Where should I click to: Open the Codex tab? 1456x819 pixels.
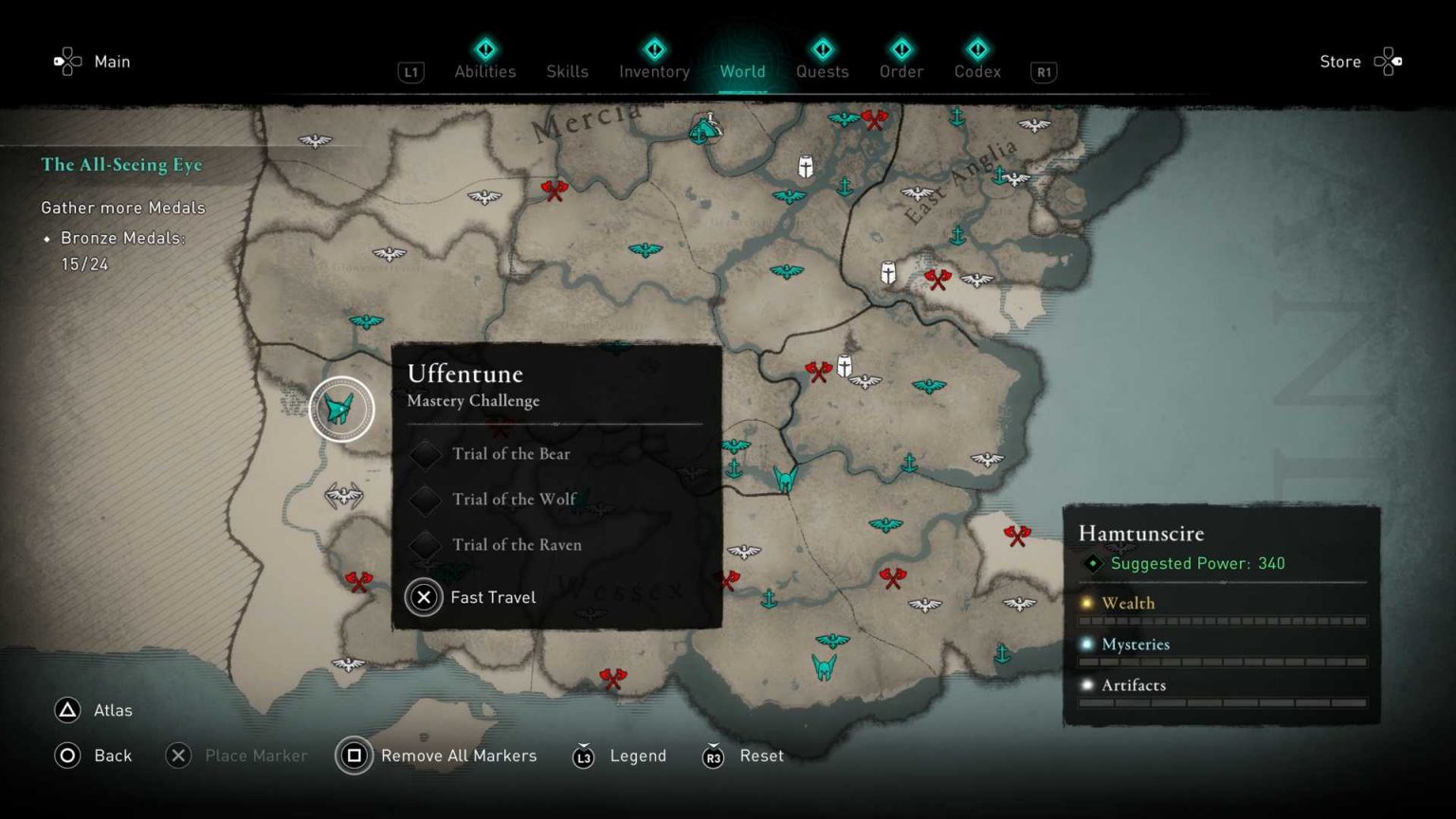click(977, 71)
